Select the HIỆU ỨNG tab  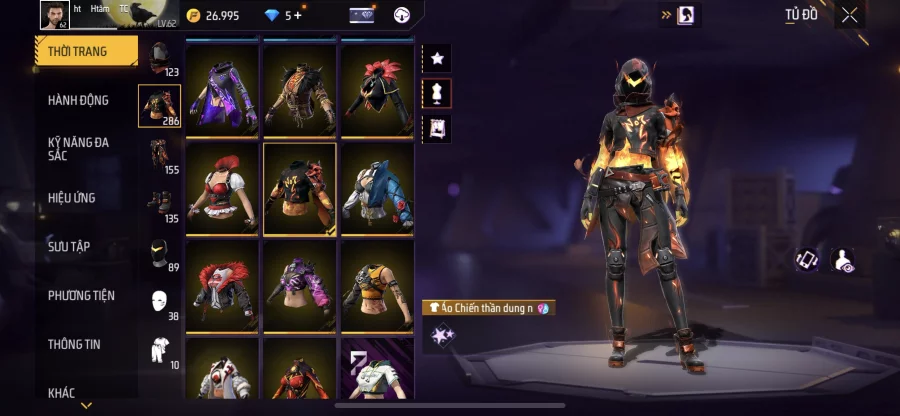[72, 198]
